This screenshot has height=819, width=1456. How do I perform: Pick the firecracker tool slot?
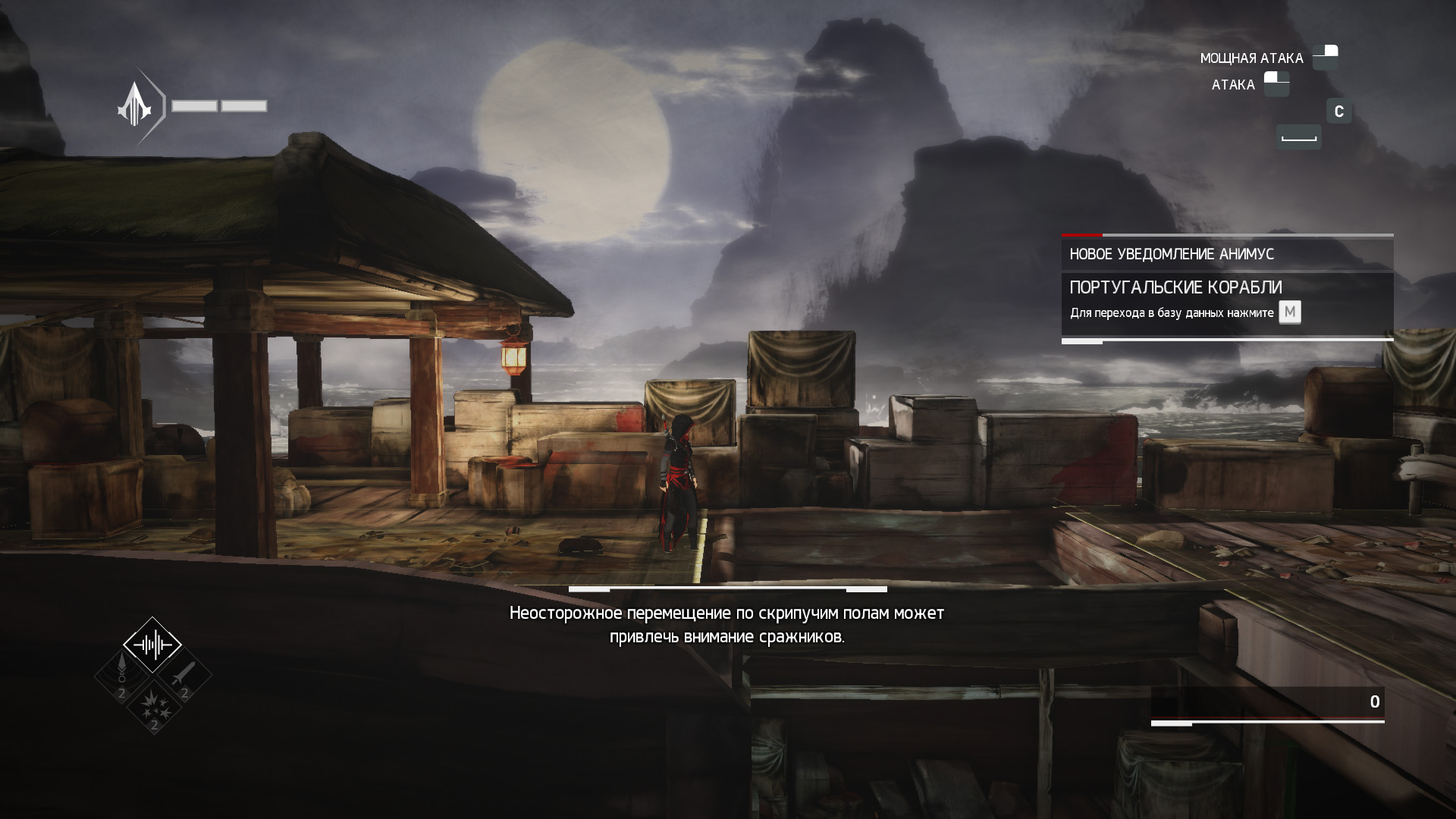[153, 707]
